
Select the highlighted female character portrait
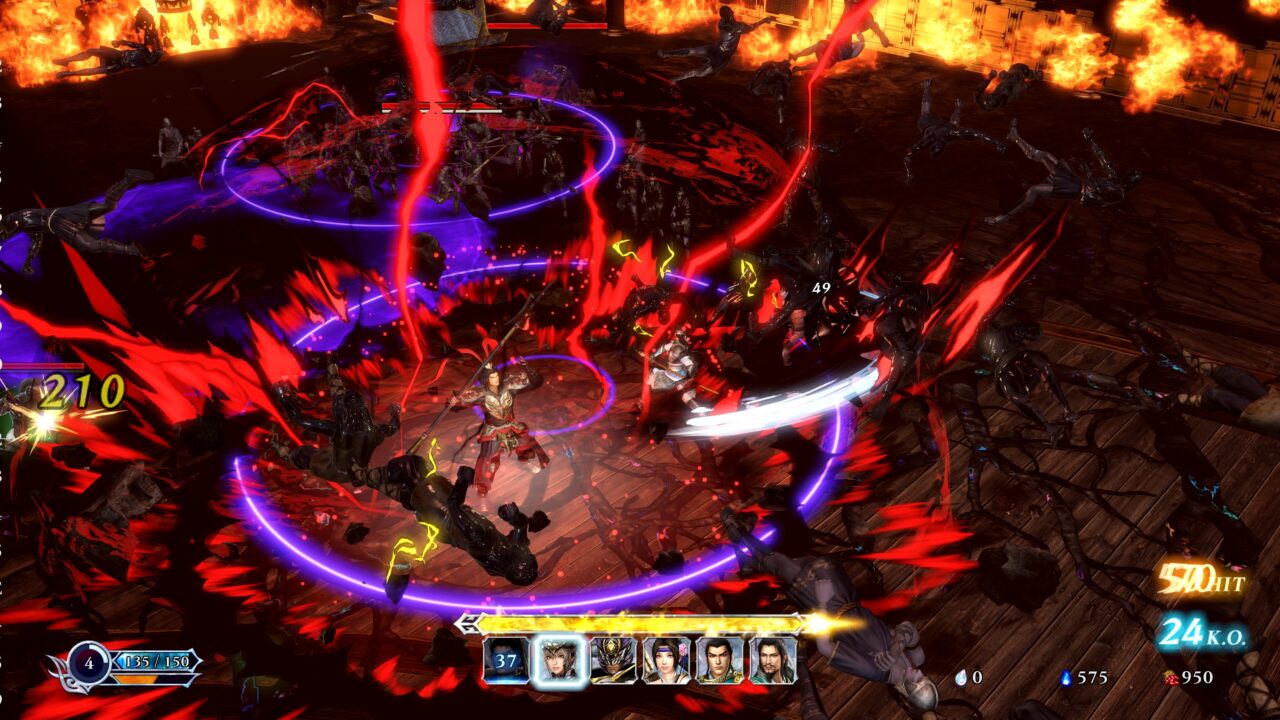(560, 662)
